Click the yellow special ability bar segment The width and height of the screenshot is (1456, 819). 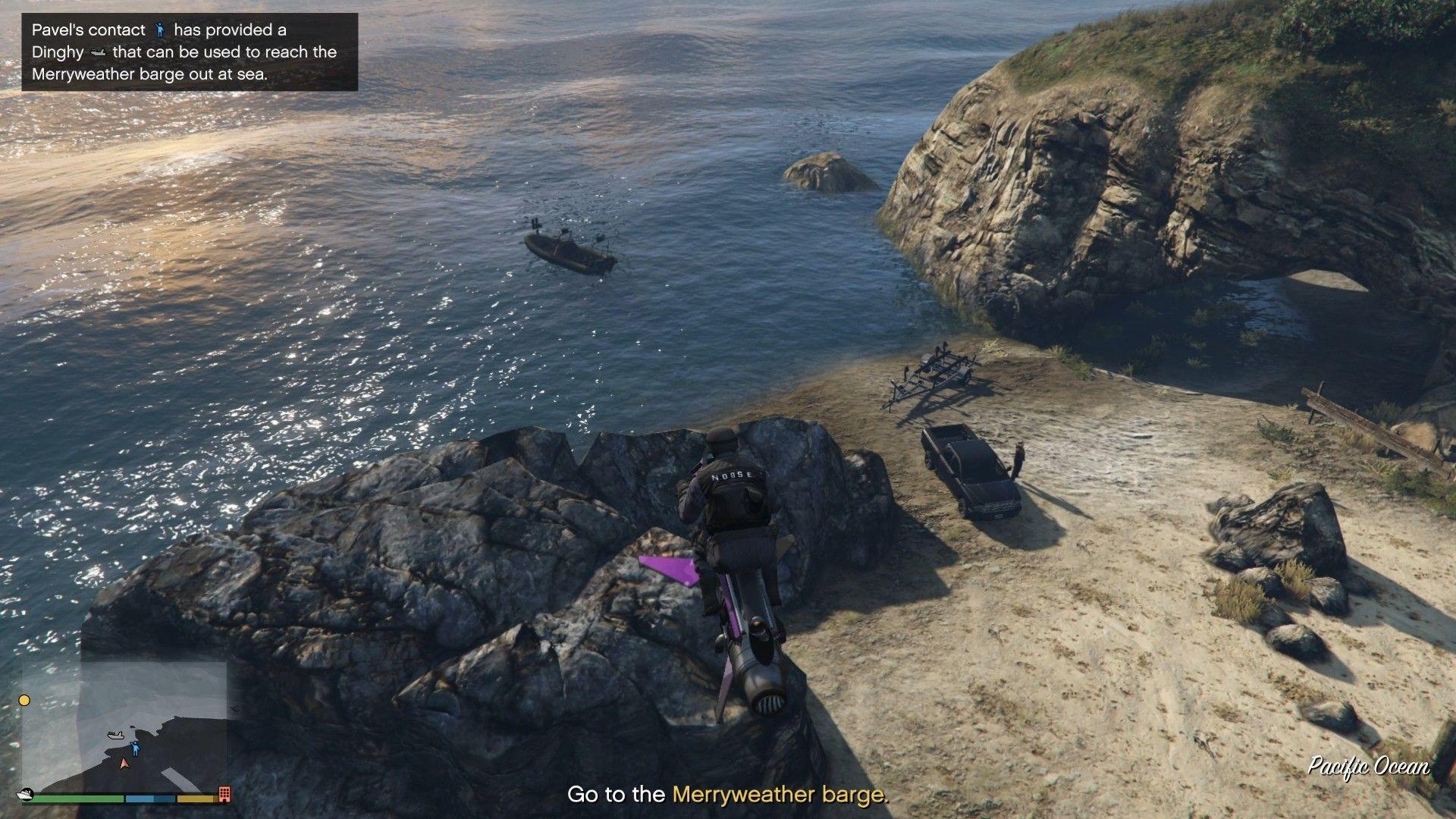click(x=196, y=798)
